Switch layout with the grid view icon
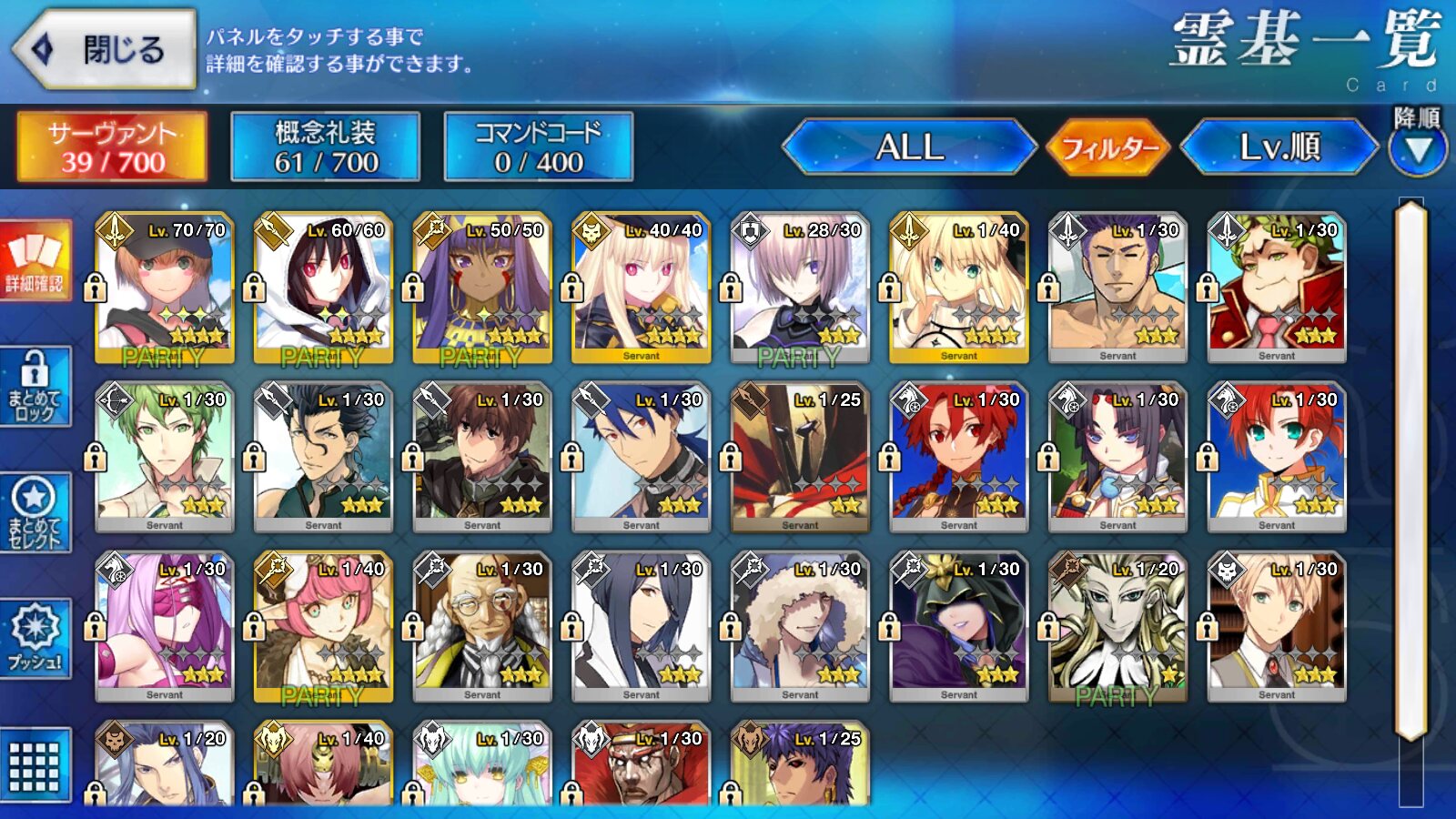Viewport: 1456px width, 819px height. [x=35, y=766]
